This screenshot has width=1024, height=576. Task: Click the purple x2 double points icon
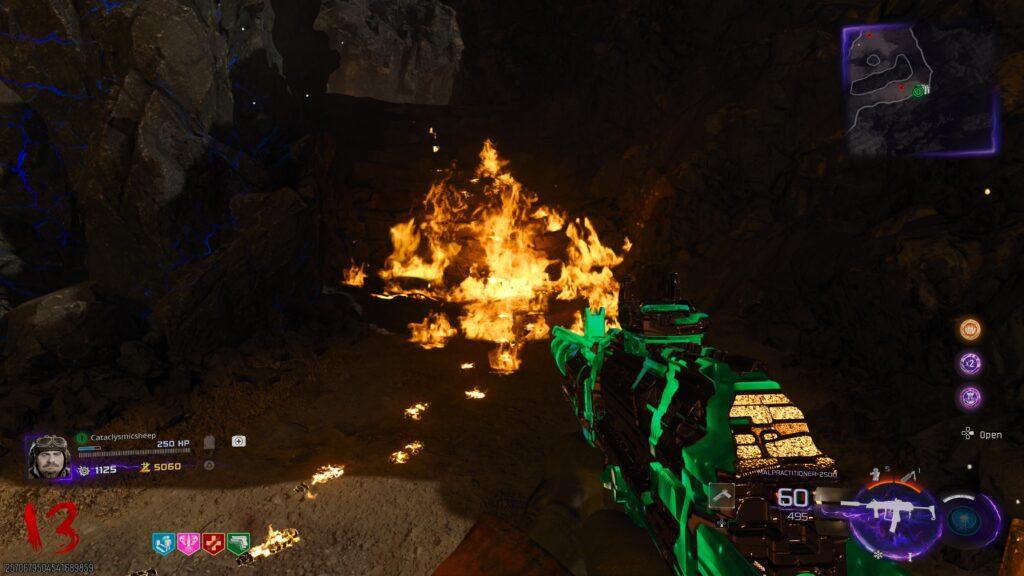970,363
